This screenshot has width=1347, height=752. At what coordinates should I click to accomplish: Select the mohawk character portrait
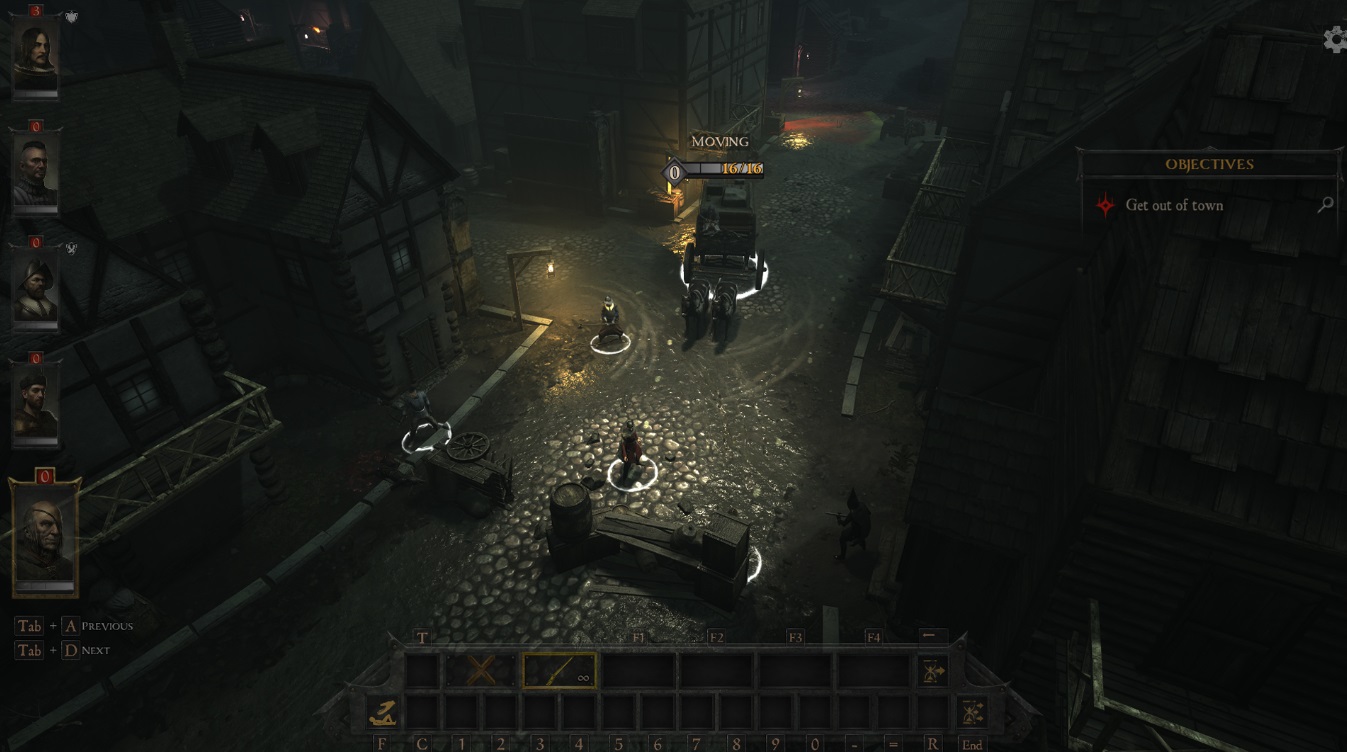(x=35, y=171)
